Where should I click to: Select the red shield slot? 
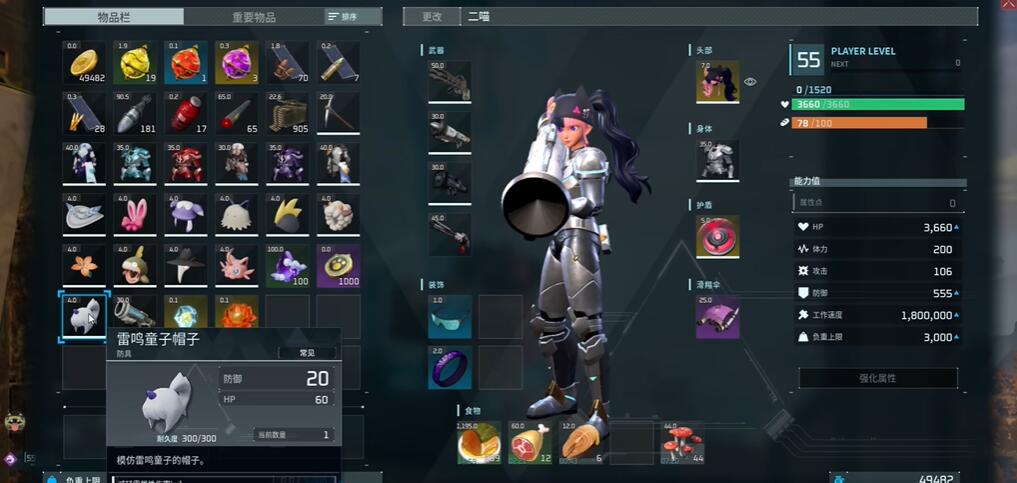coord(717,237)
